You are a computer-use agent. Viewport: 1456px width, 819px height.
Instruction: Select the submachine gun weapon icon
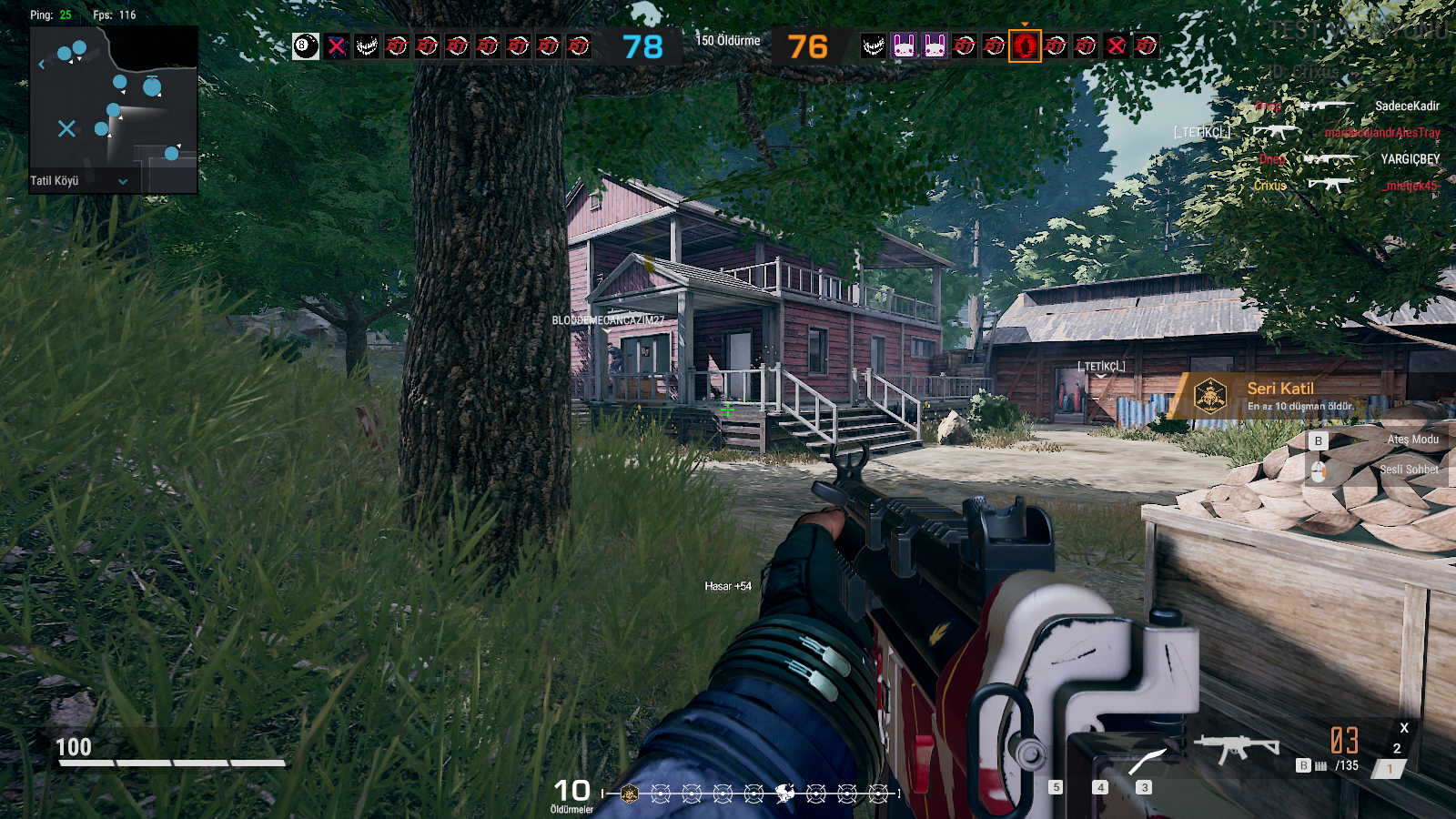pyautogui.click(x=1236, y=749)
